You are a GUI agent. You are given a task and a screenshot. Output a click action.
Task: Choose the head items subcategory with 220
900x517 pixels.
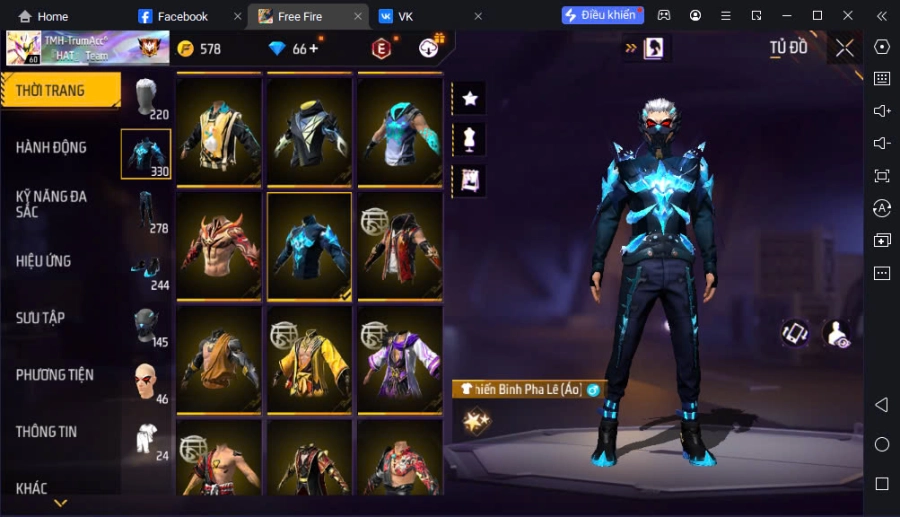click(x=147, y=98)
